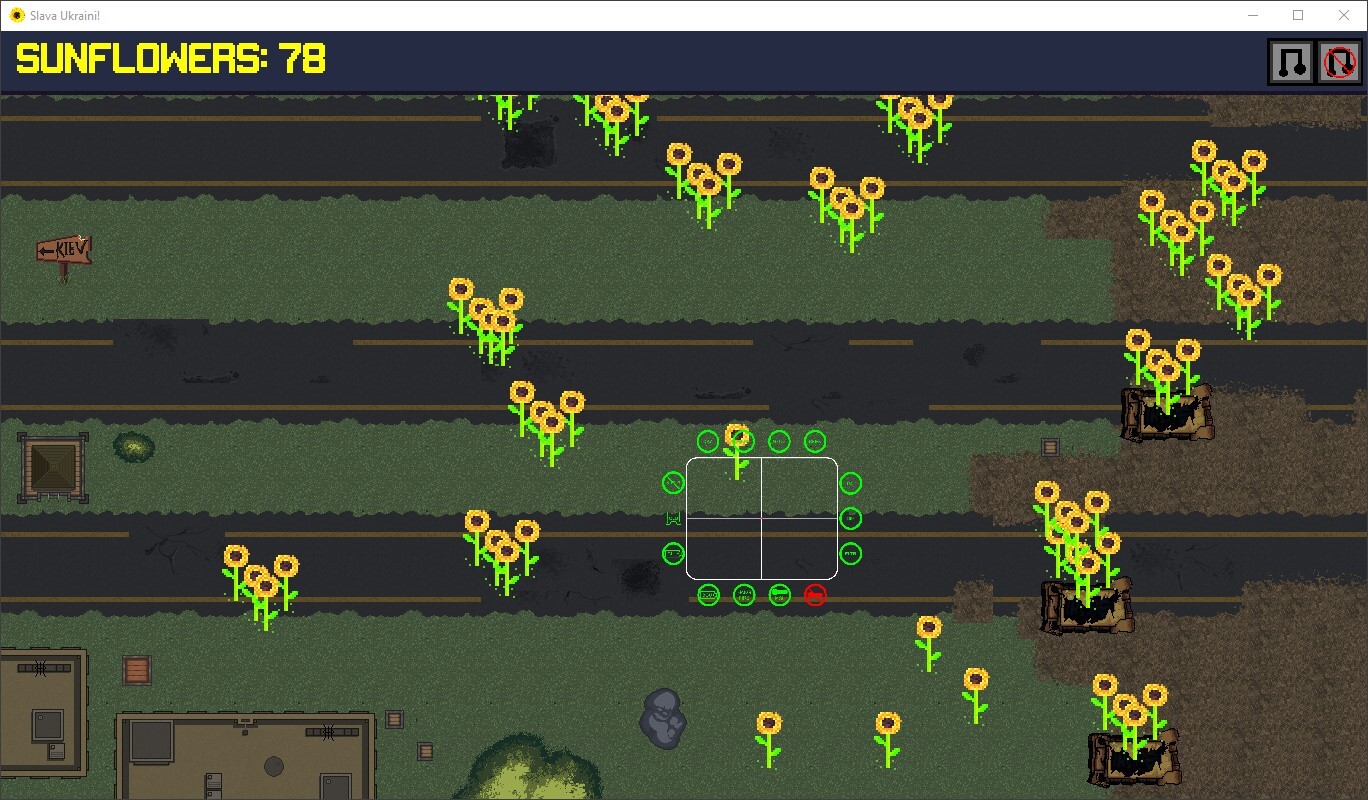Select the middle circle on the grid's right side
This screenshot has width=1368, height=800.
click(x=849, y=518)
